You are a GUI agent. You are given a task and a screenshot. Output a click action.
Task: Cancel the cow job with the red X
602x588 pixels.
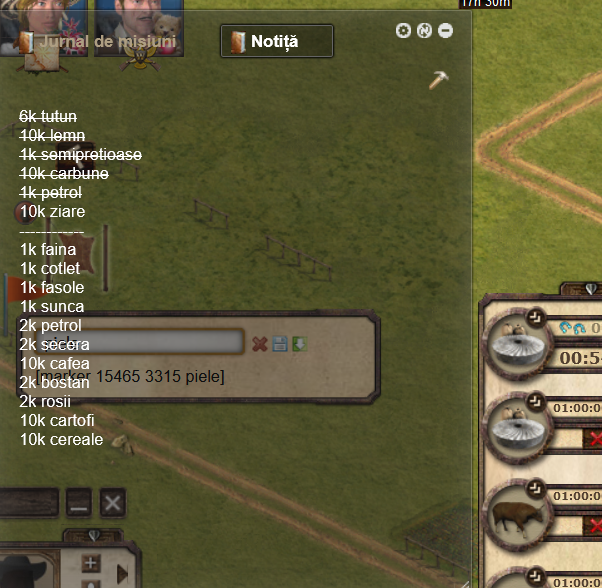point(595,524)
